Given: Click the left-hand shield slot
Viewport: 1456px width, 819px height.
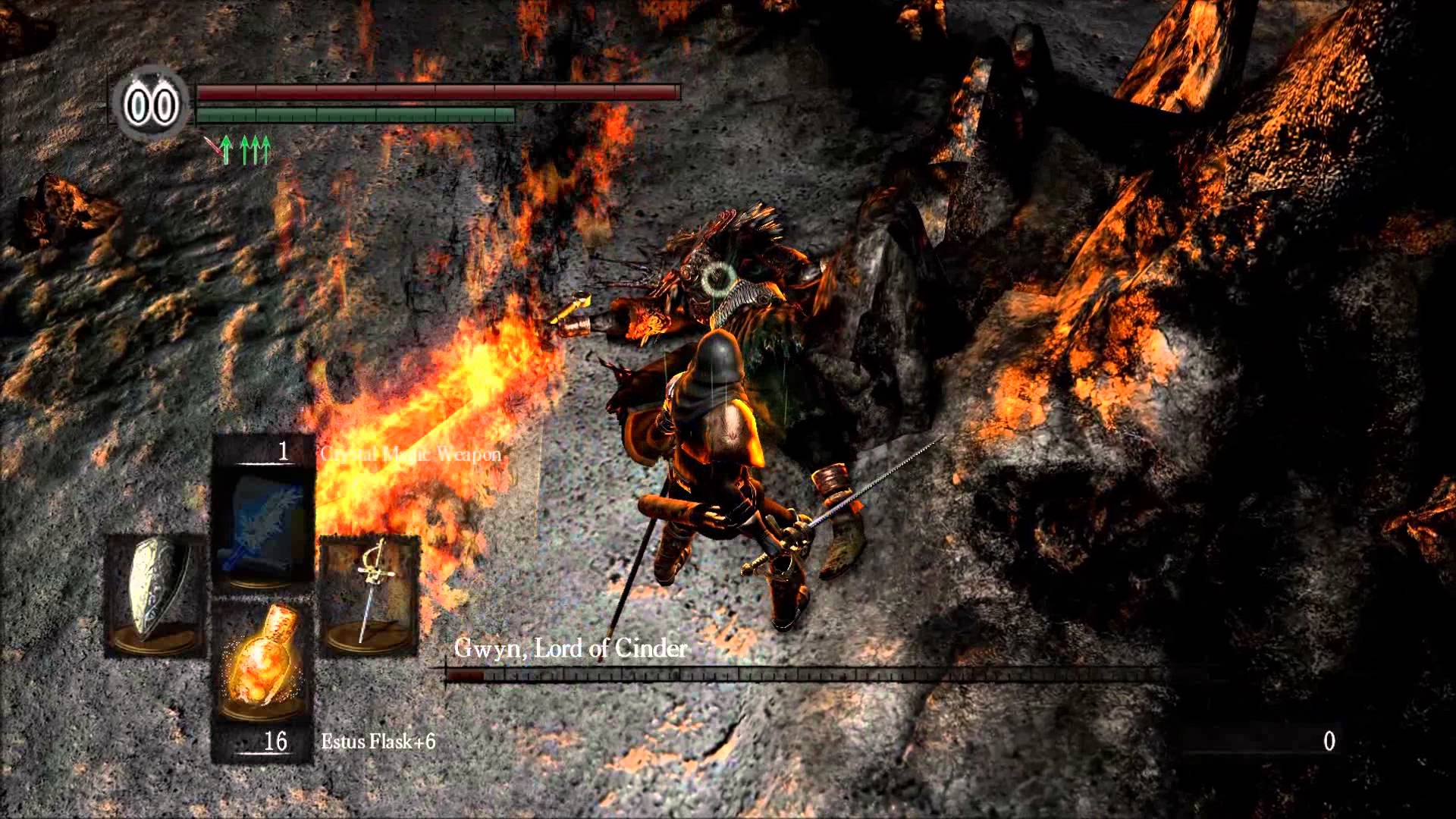Looking at the screenshot, I should pyautogui.click(x=155, y=595).
